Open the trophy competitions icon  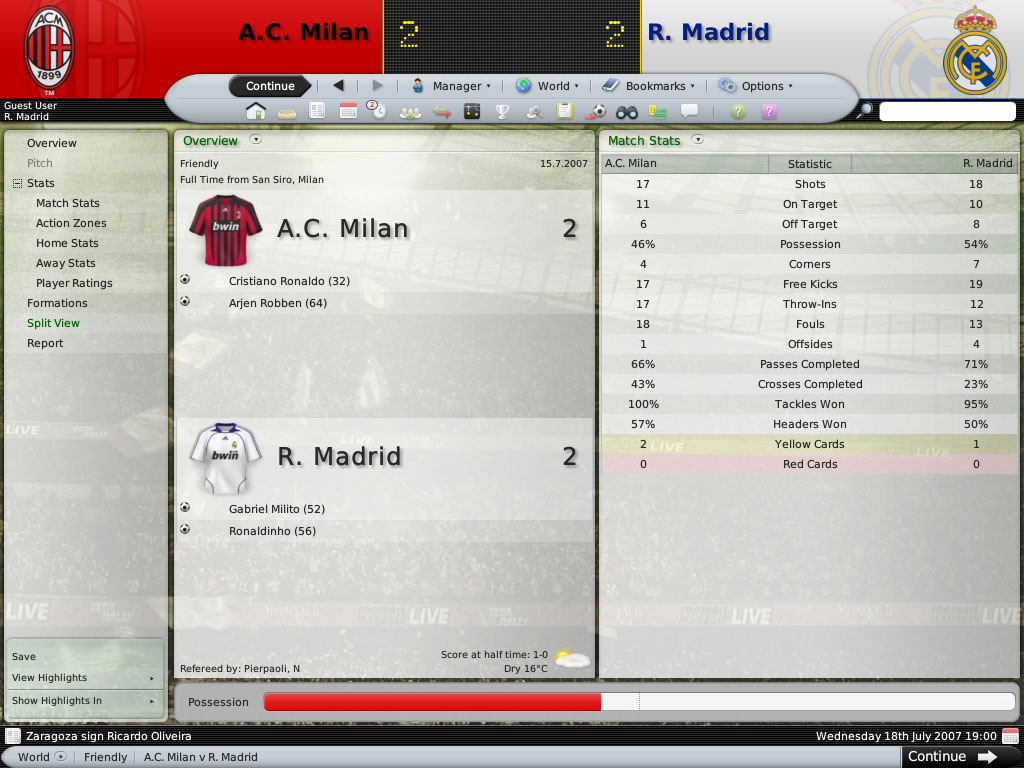click(503, 111)
